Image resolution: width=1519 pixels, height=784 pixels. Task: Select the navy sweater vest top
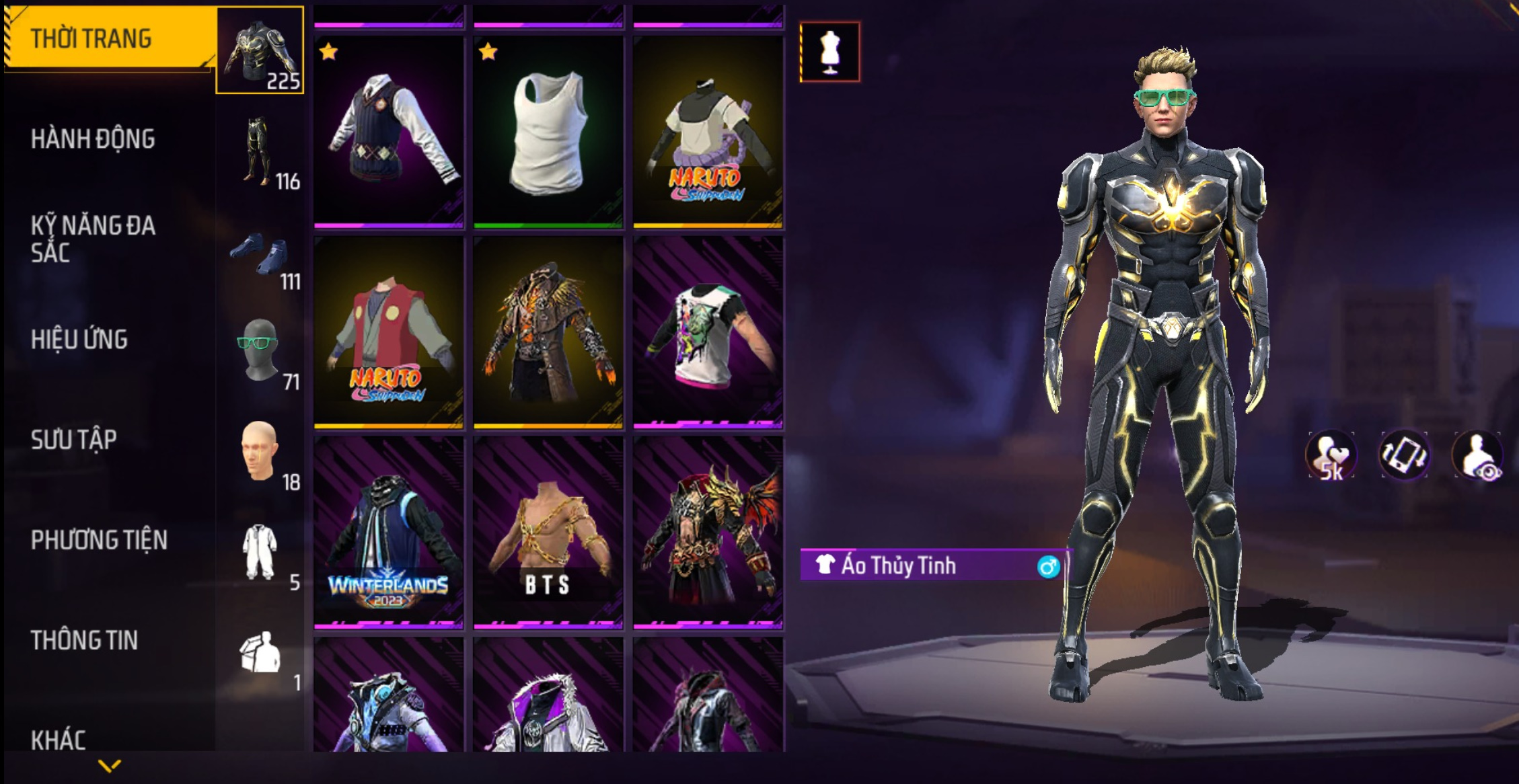388,132
